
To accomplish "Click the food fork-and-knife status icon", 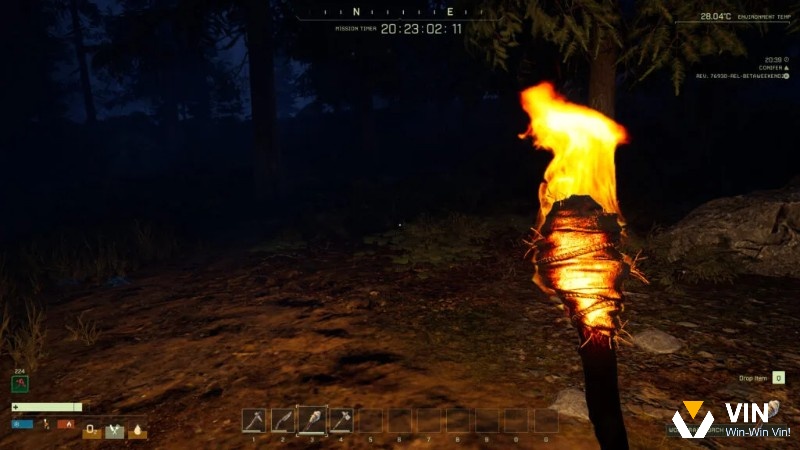I will coord(114,431).
